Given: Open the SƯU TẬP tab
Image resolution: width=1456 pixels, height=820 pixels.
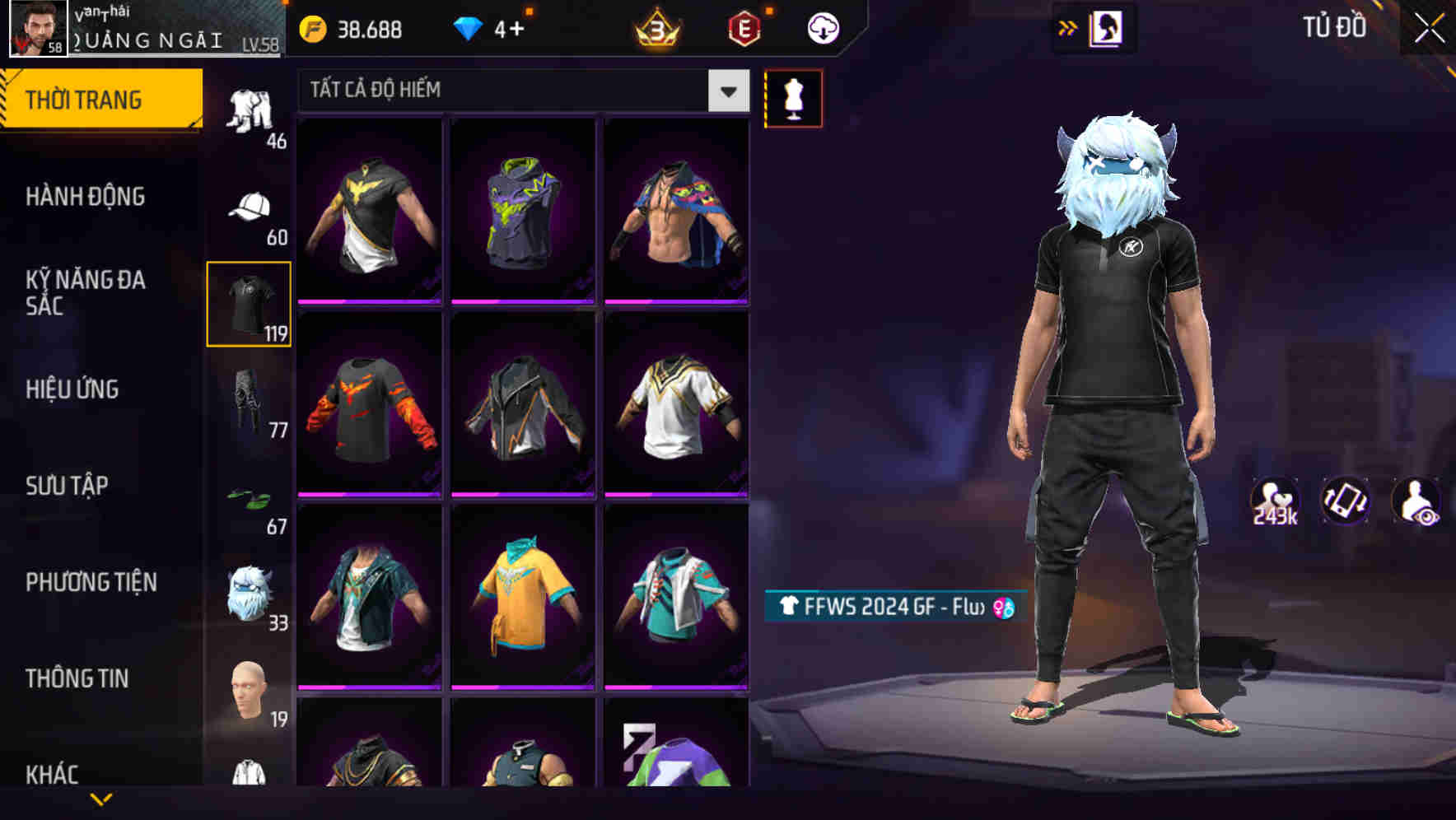Looking at the screenshot, I should tap(66, 486).
